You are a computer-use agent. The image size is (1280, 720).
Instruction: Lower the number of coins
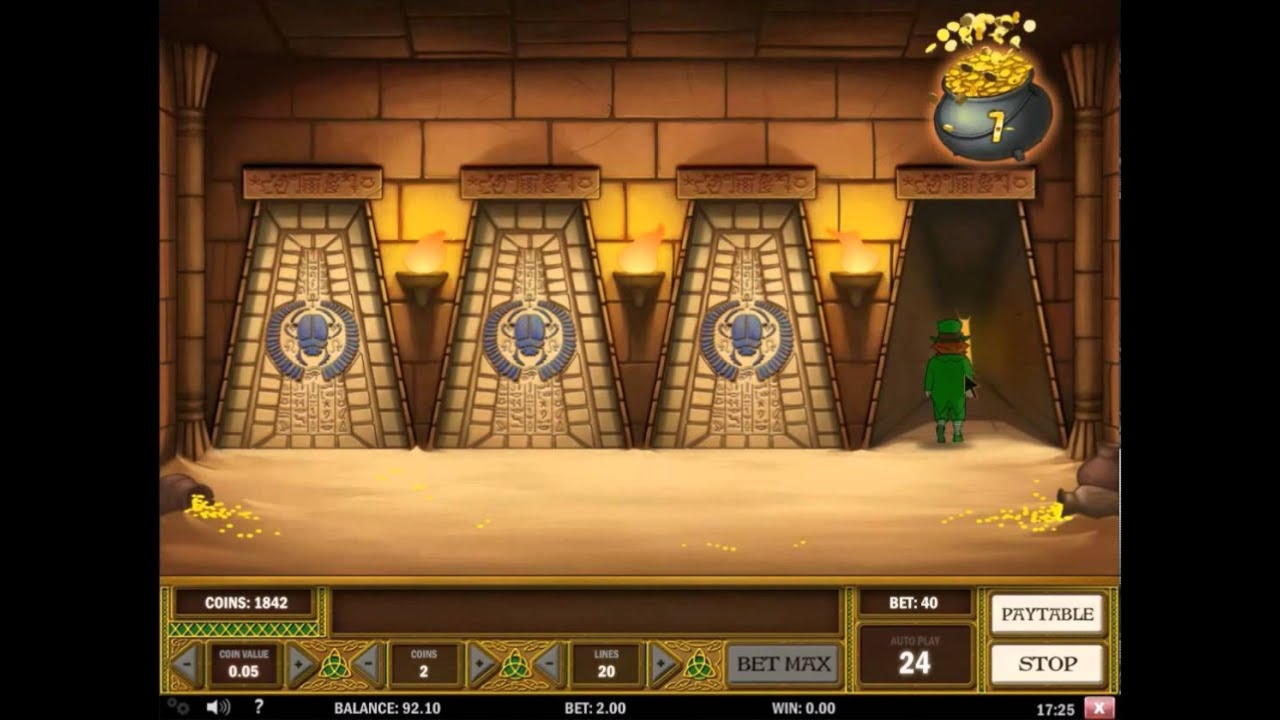[x=367, y=664]
